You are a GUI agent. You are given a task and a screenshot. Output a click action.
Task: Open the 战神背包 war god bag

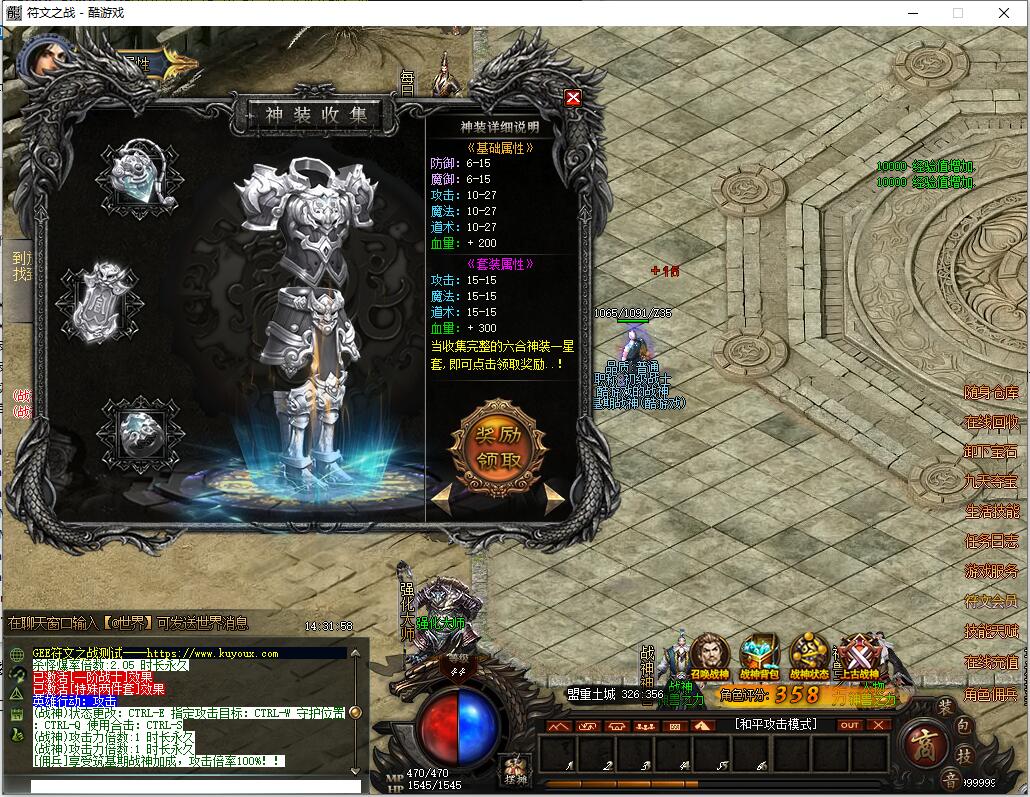point(759,656)
